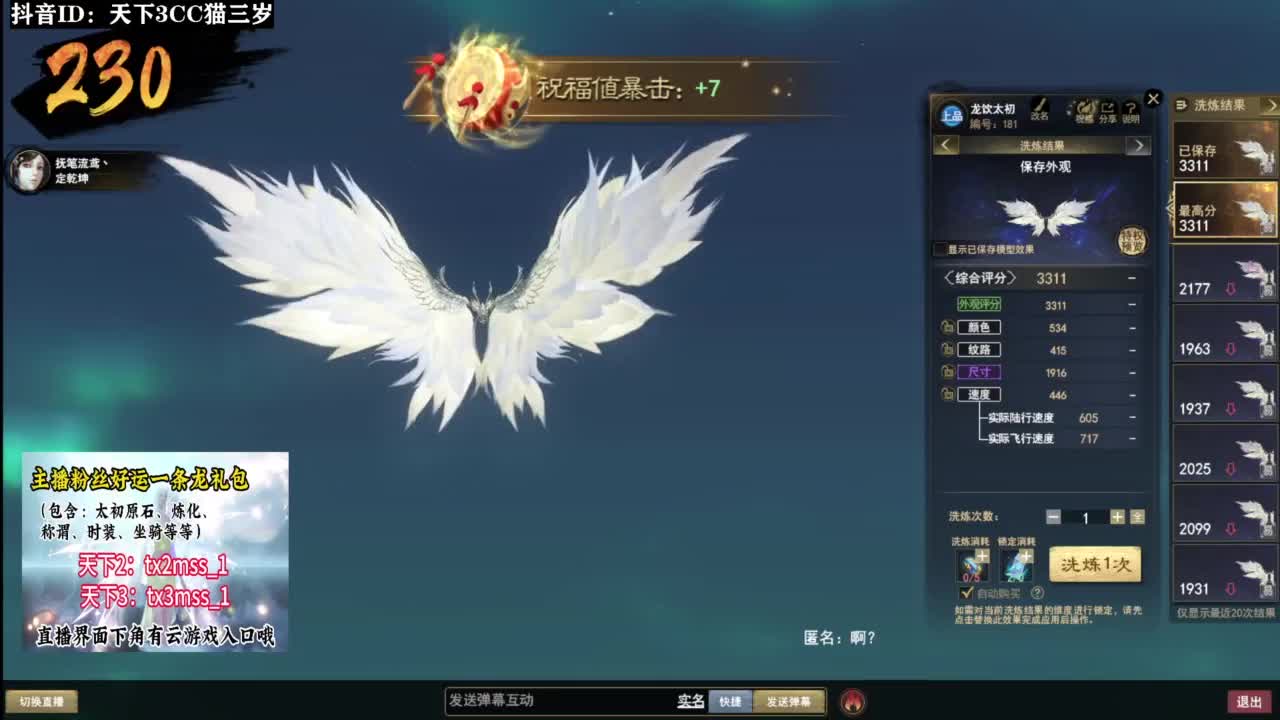Viewport: 1280px width, 720px height.
Task: Click the lock icon beside 尺寸
Action: tap(947, 371)
